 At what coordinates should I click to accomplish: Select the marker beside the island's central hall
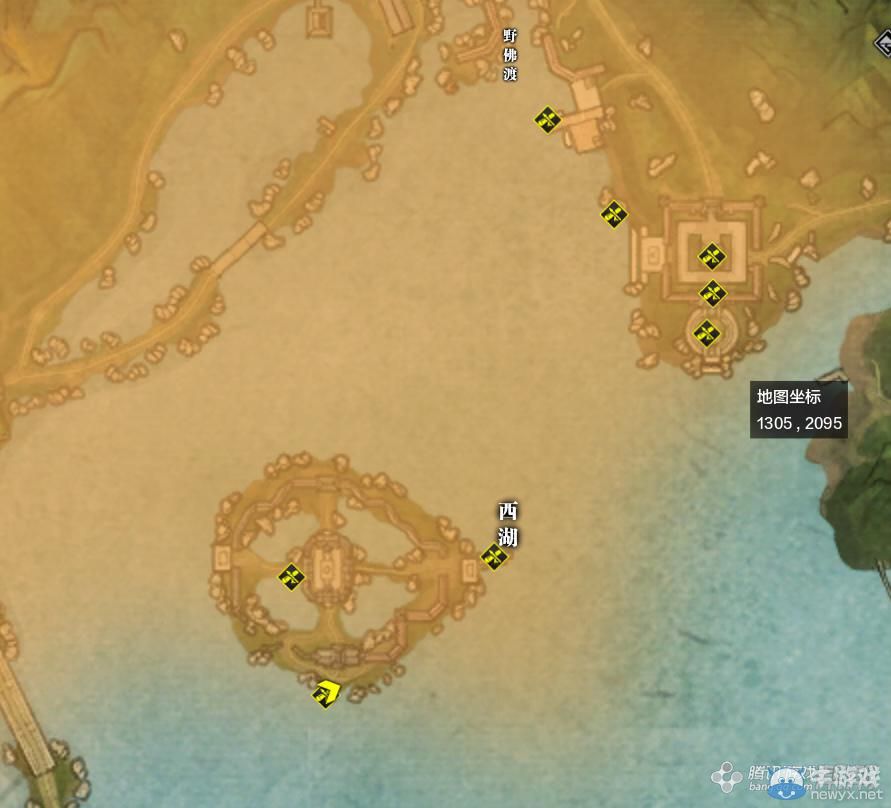[x=291, y=577]
